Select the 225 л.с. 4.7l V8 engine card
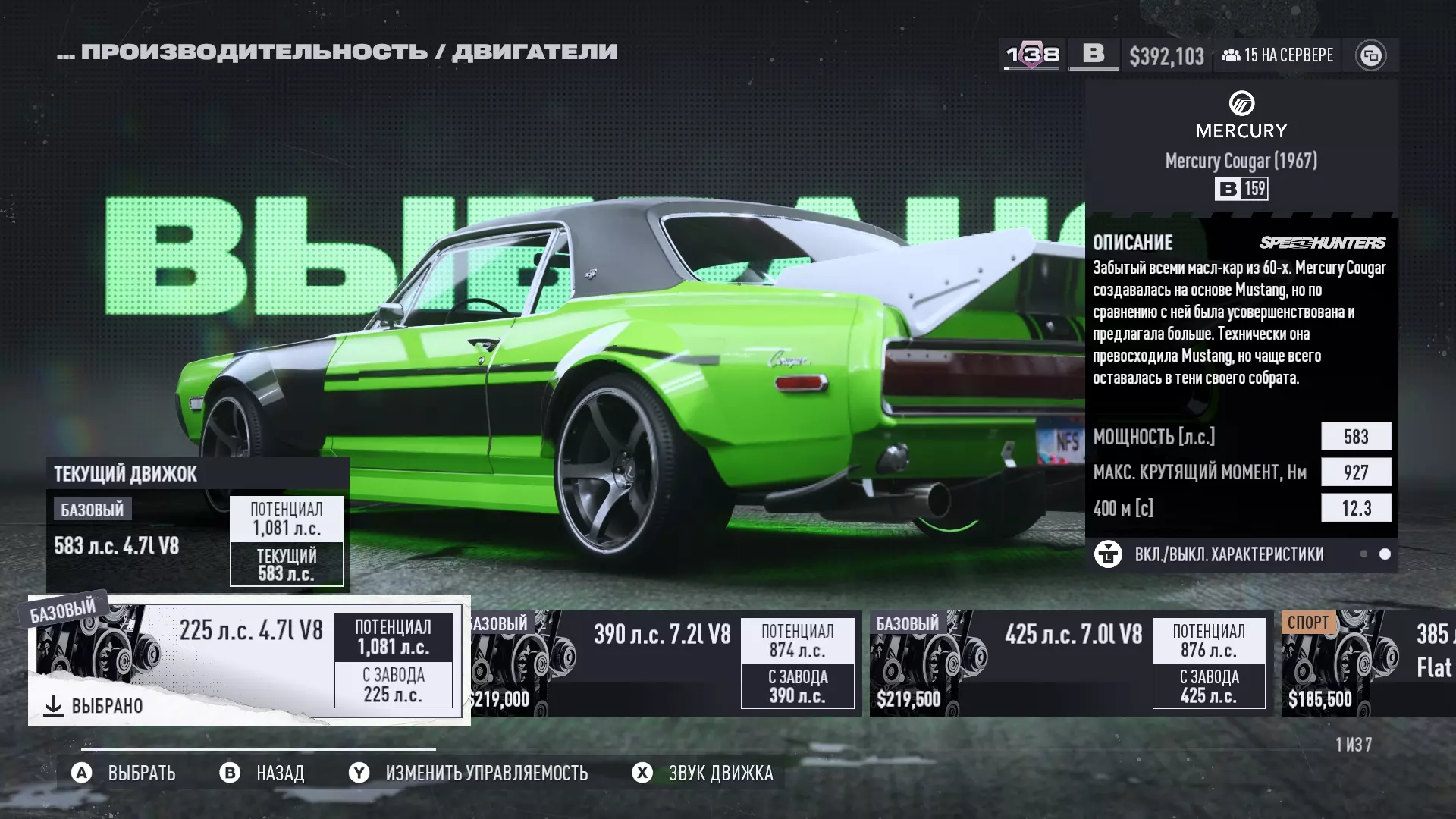 click(249, 660)
